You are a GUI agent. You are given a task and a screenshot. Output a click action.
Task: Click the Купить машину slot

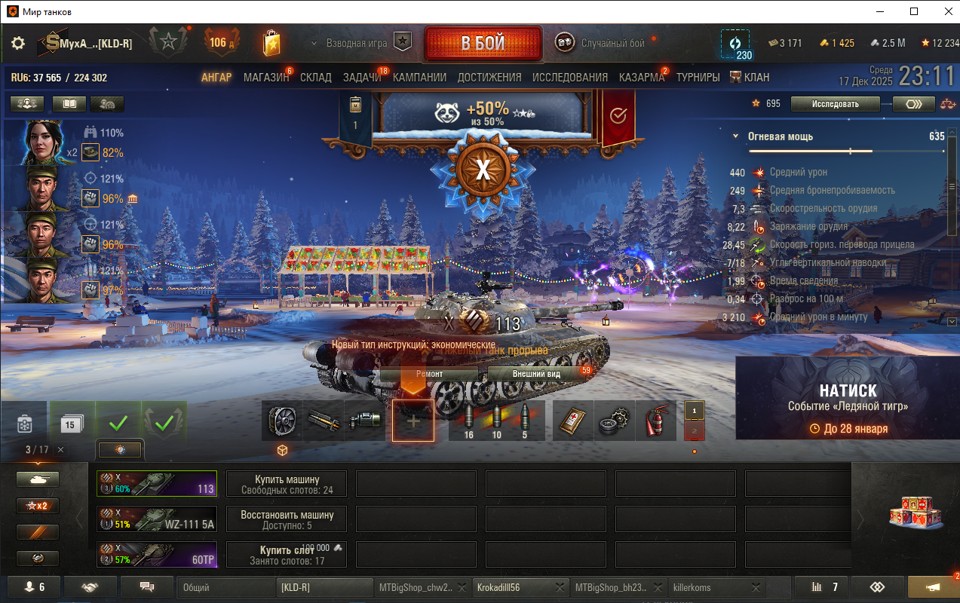287,484
